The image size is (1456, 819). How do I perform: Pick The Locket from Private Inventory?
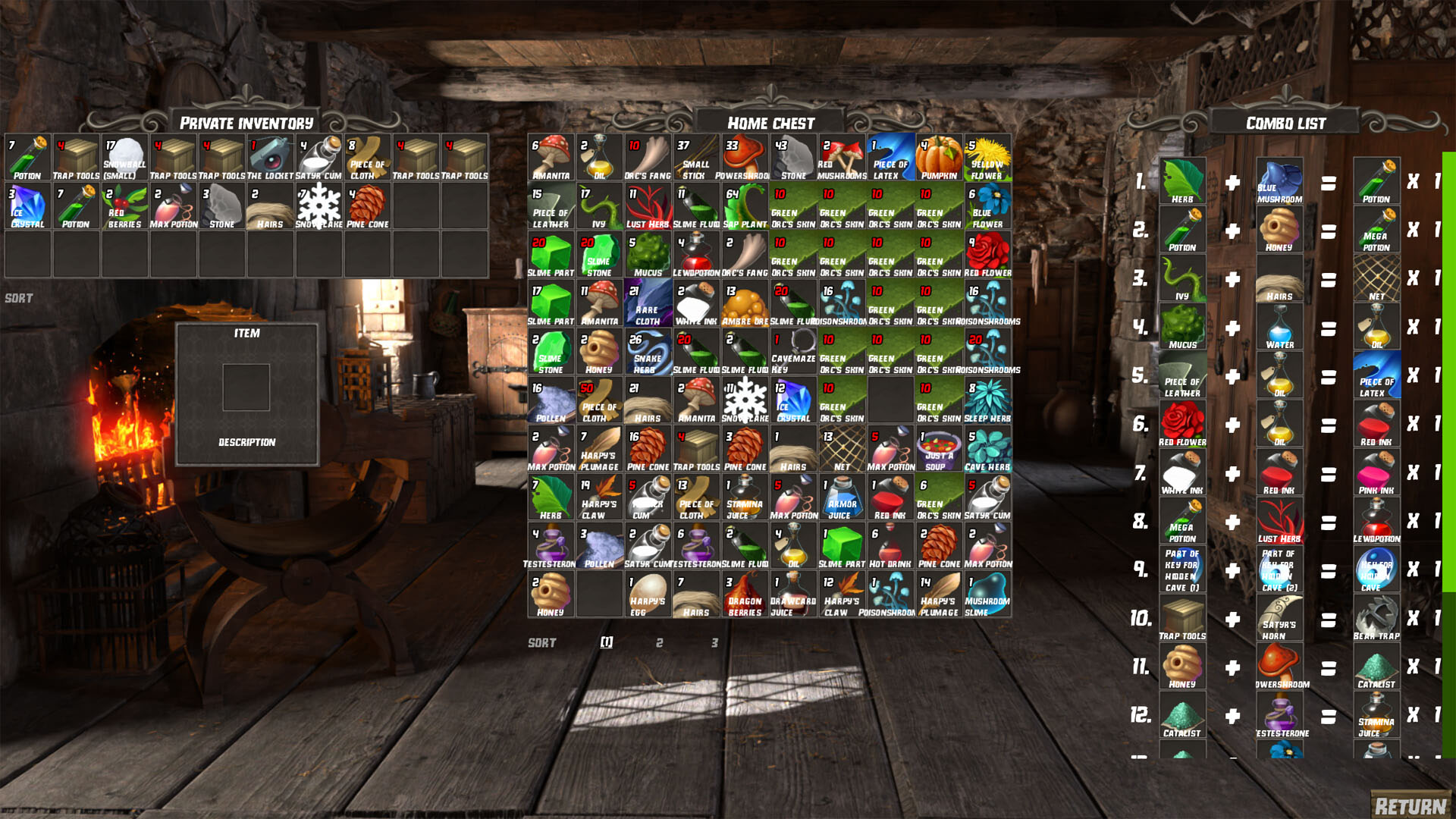(271, 155)
